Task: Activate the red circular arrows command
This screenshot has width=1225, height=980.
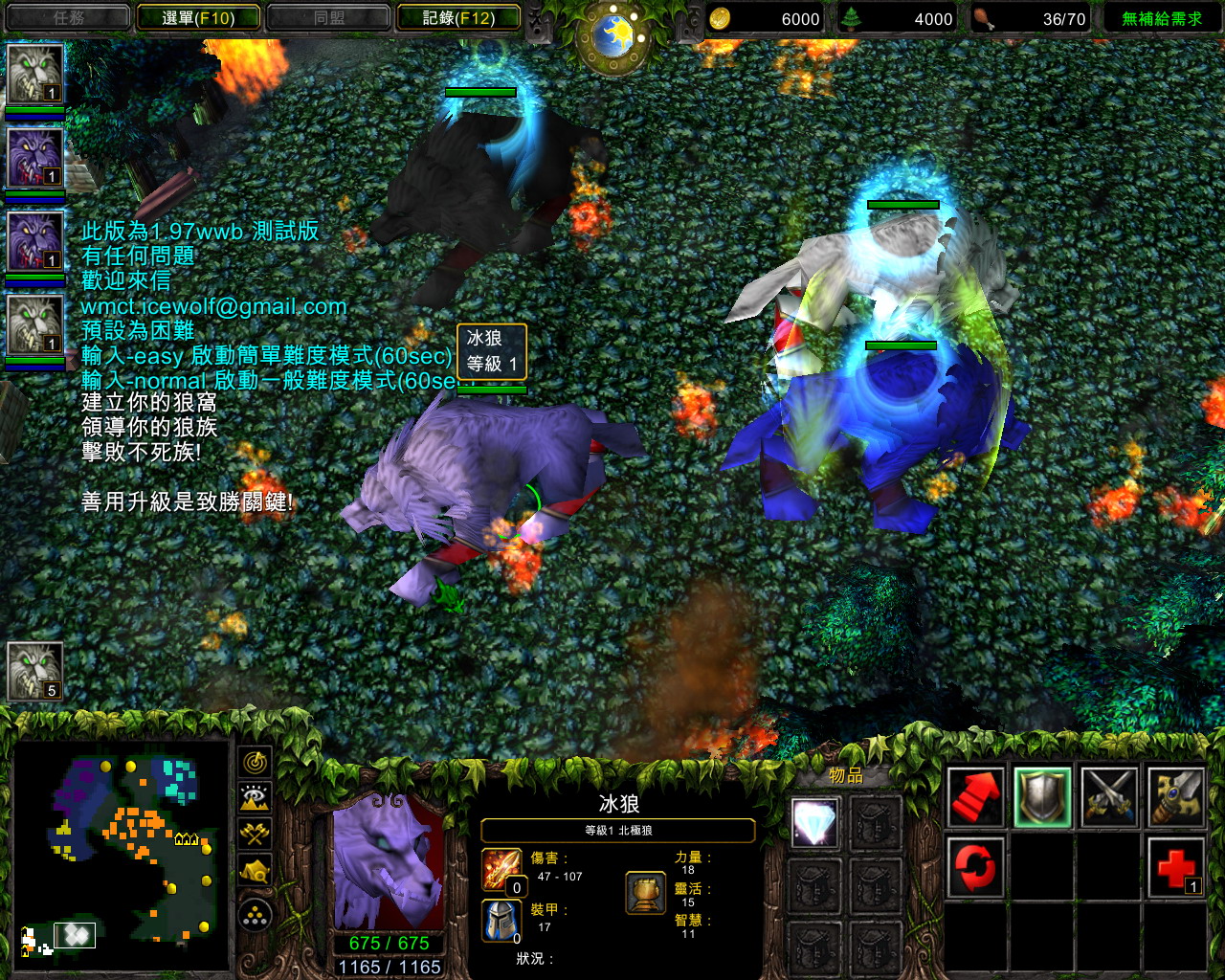Action: 975,867
